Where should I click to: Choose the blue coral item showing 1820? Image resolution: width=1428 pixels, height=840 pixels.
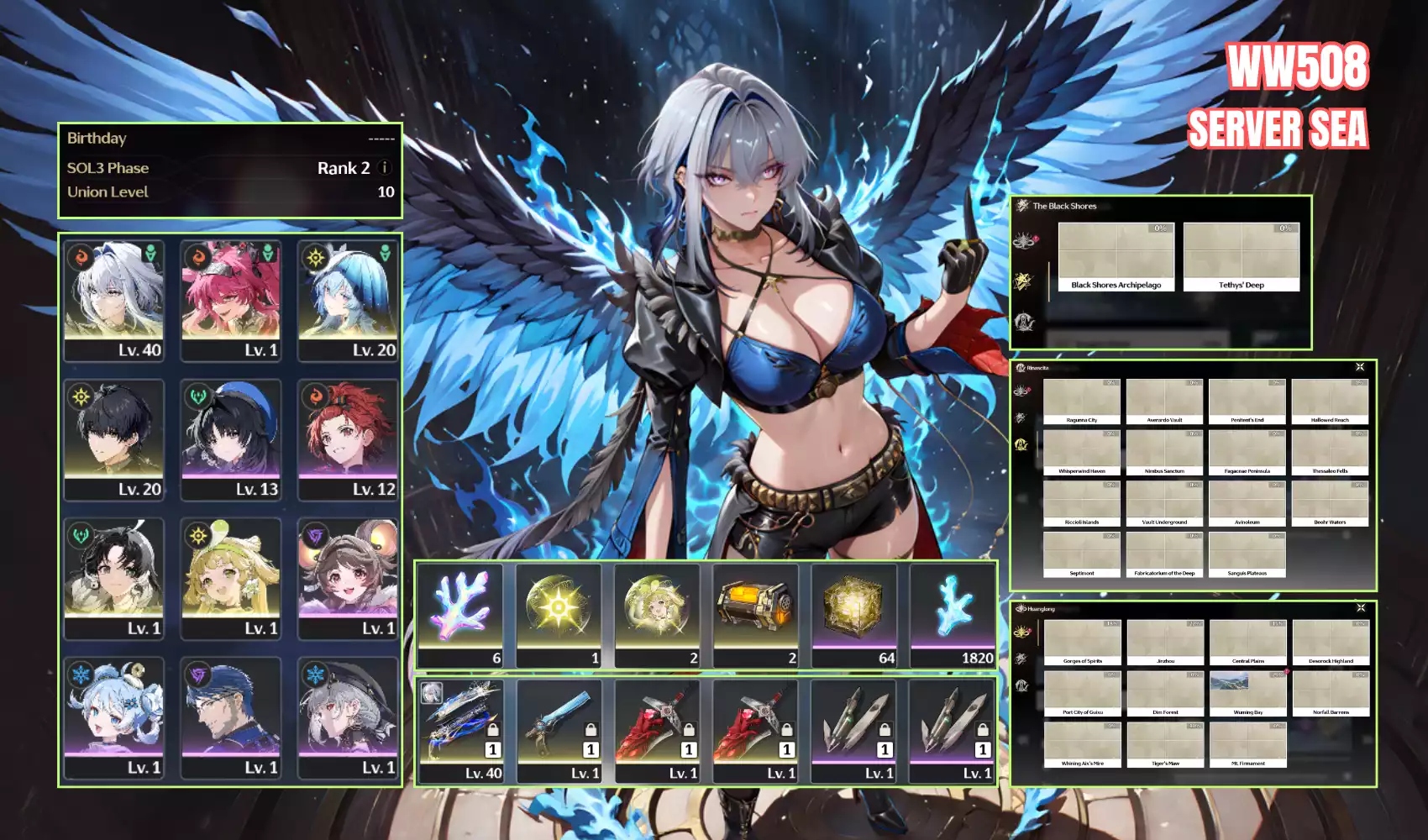(x=953, y=615)
